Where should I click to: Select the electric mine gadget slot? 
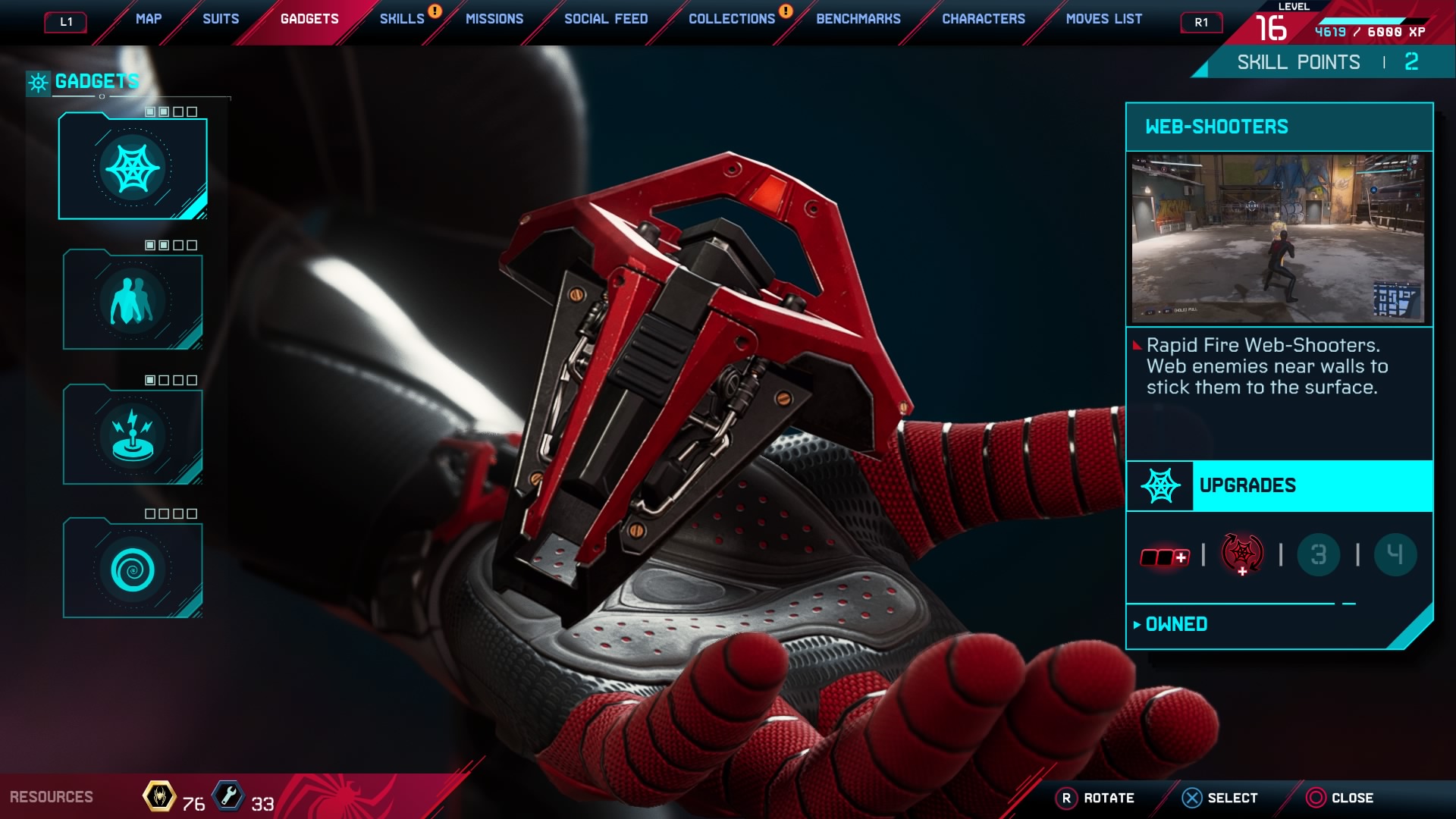(133, 436)
